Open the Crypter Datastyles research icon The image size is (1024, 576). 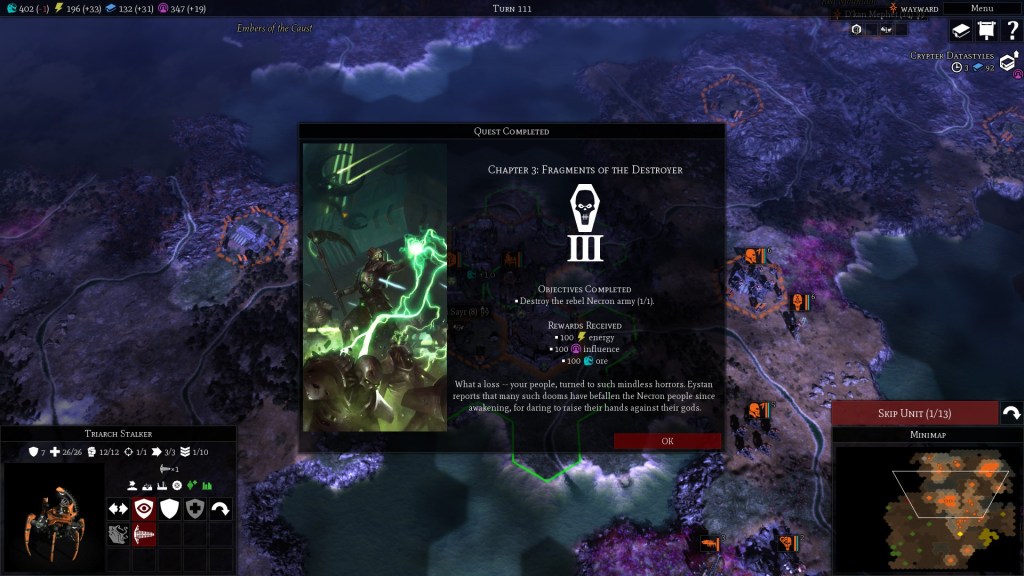1007,64
